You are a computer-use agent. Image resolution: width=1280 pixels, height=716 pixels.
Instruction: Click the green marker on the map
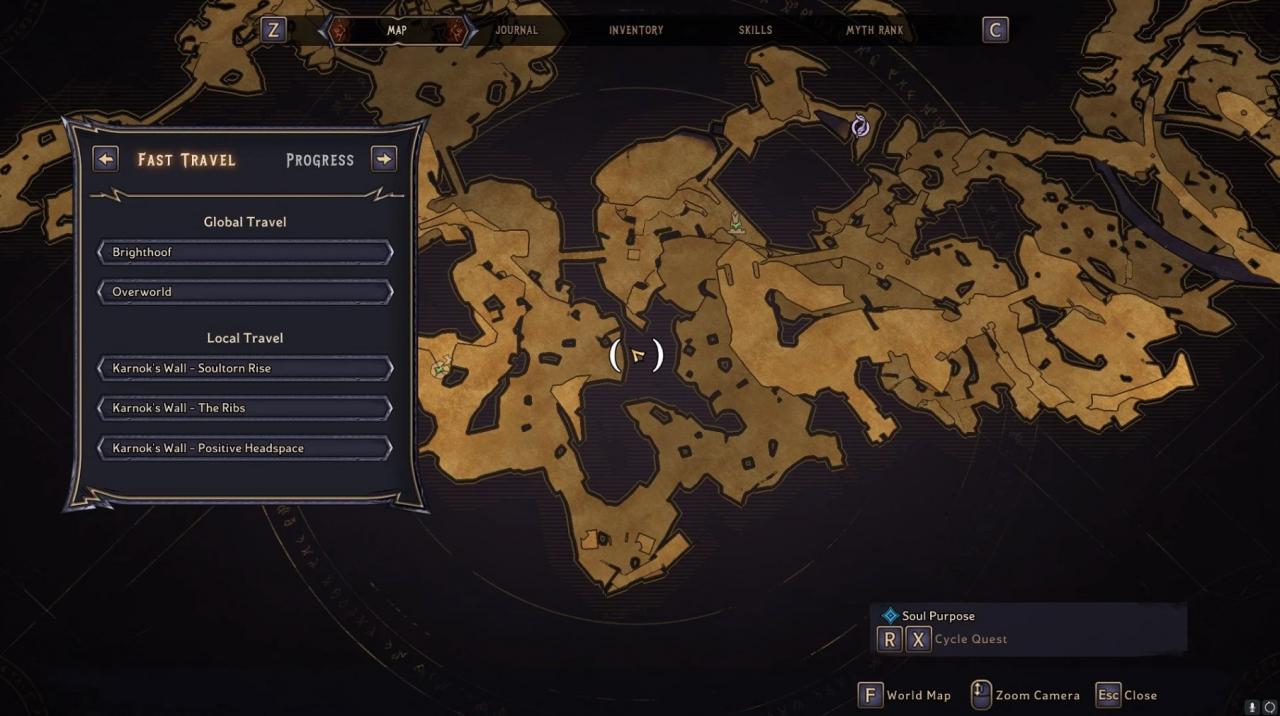click(737, 222)
